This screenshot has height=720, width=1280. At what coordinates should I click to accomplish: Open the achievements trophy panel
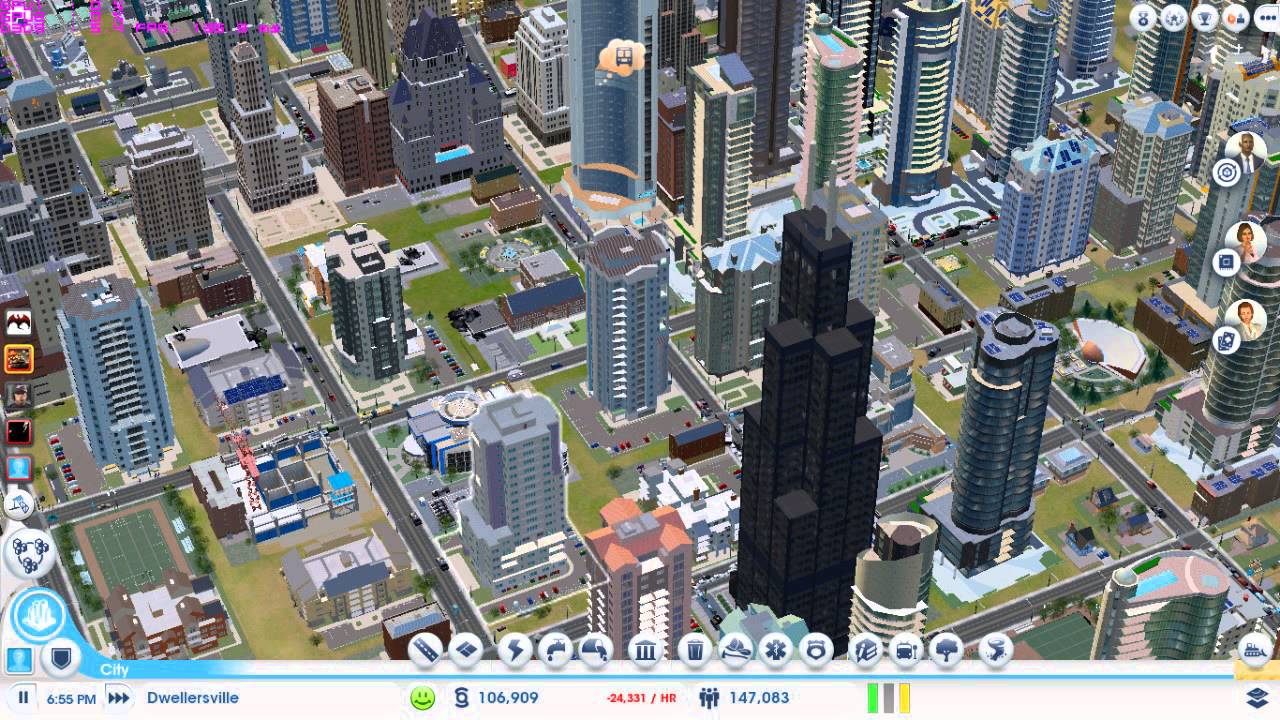(x=1204, y=17)
